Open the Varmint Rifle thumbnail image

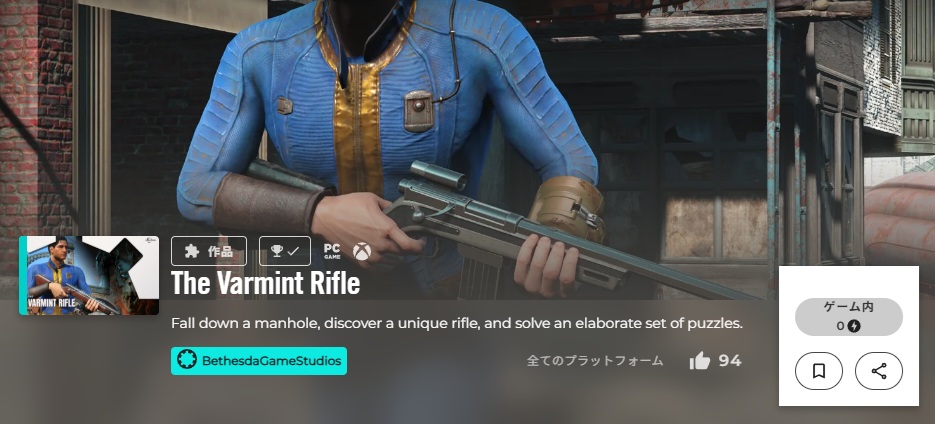89,275
